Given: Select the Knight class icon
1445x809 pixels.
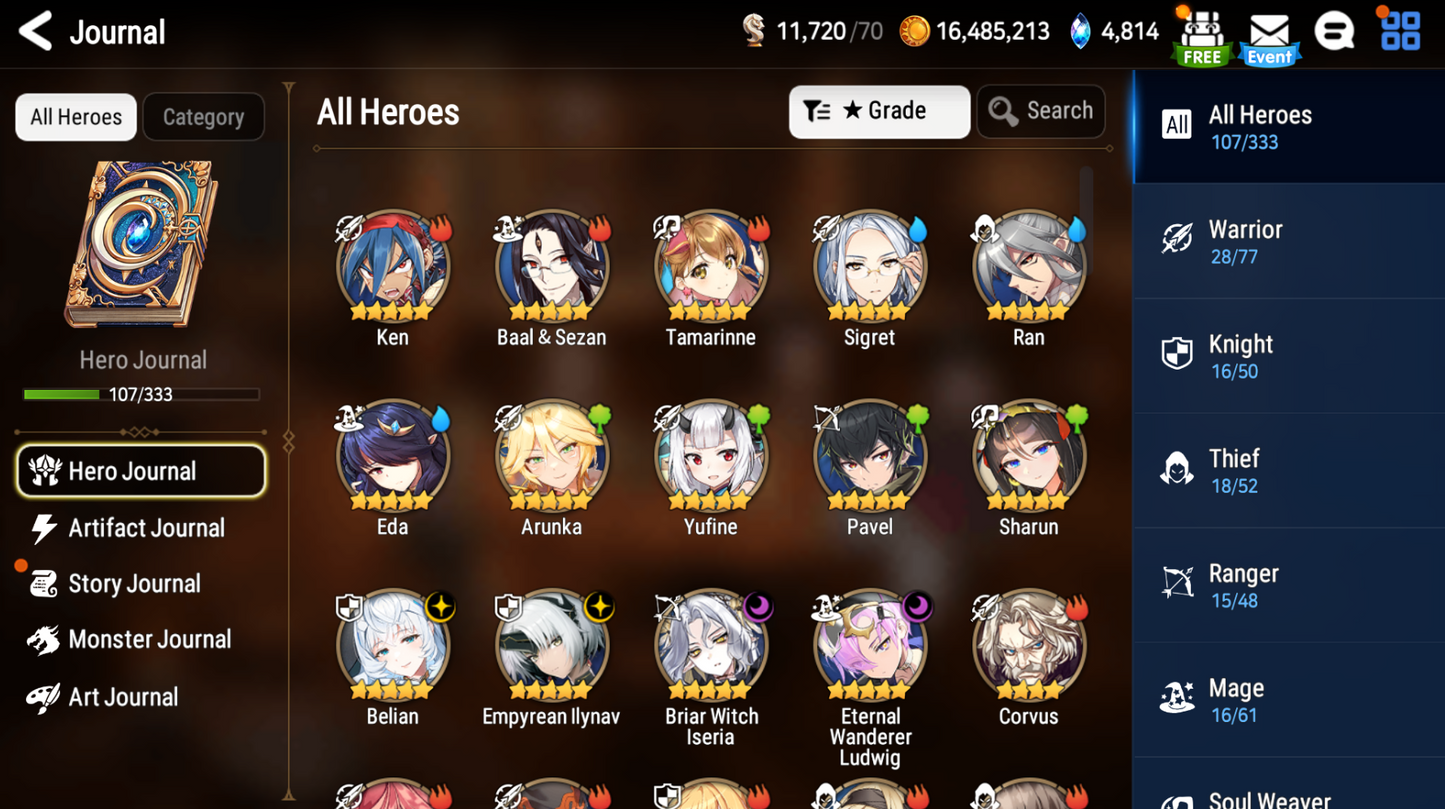Looking at the screenshot, I should point(1178,353).
